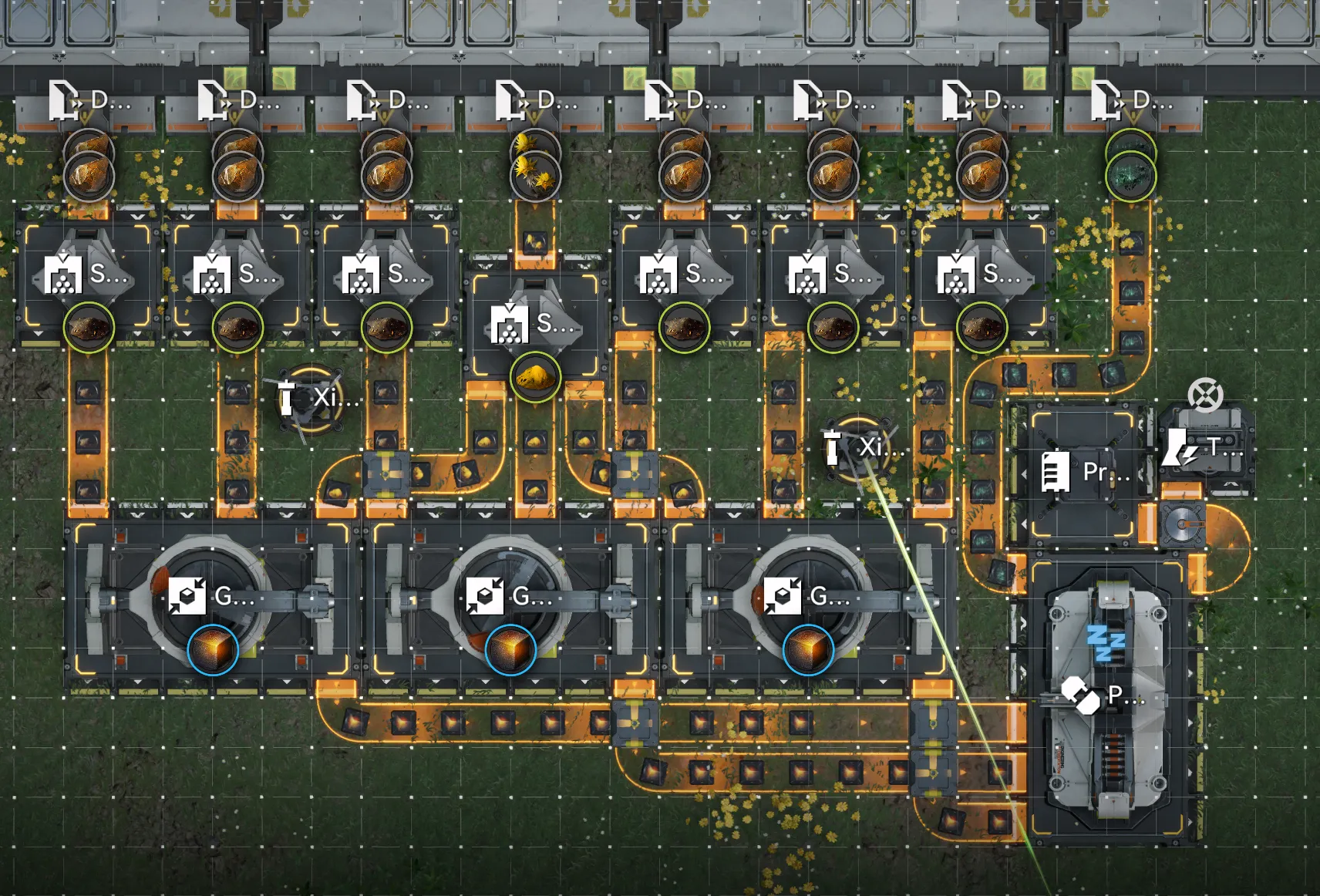1320x896 pixels.
Task: Inspect the dark green item icon
Action: [x=1131, y=176]
